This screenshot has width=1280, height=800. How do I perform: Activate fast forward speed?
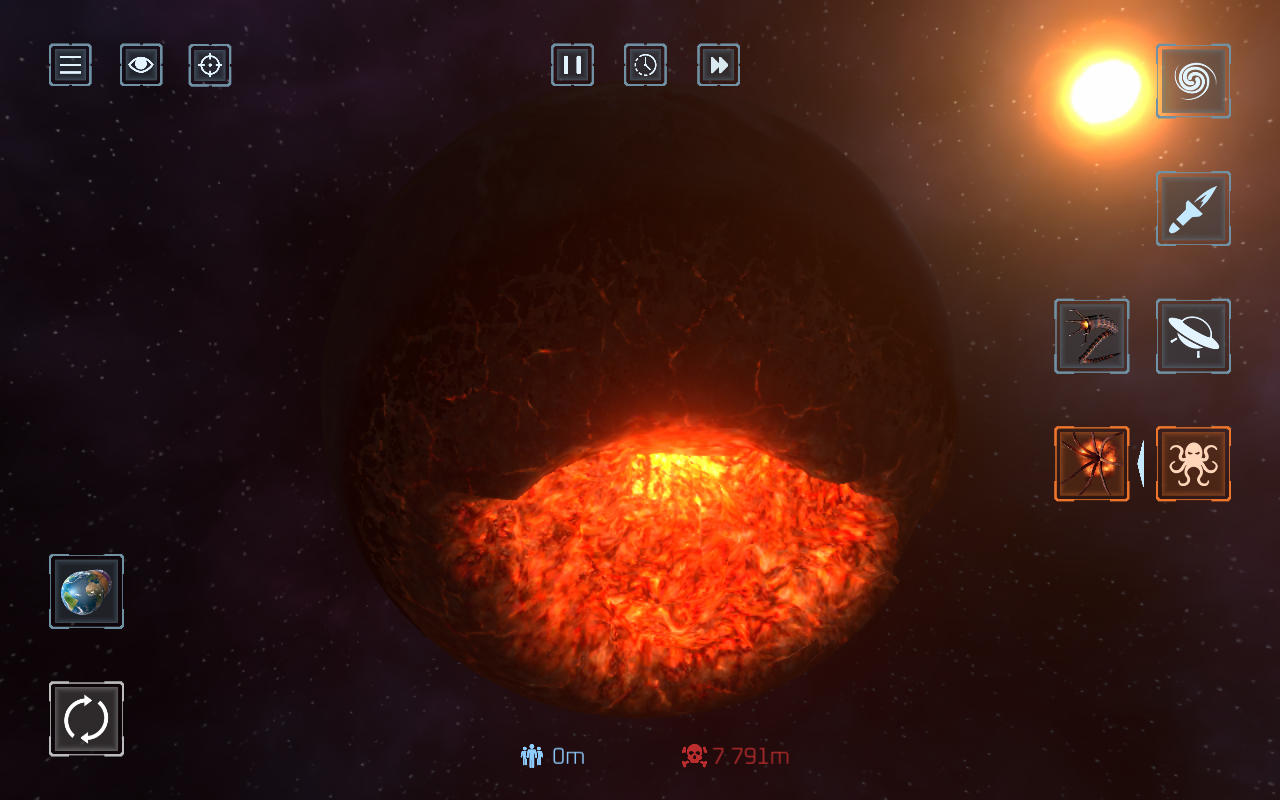718,65
